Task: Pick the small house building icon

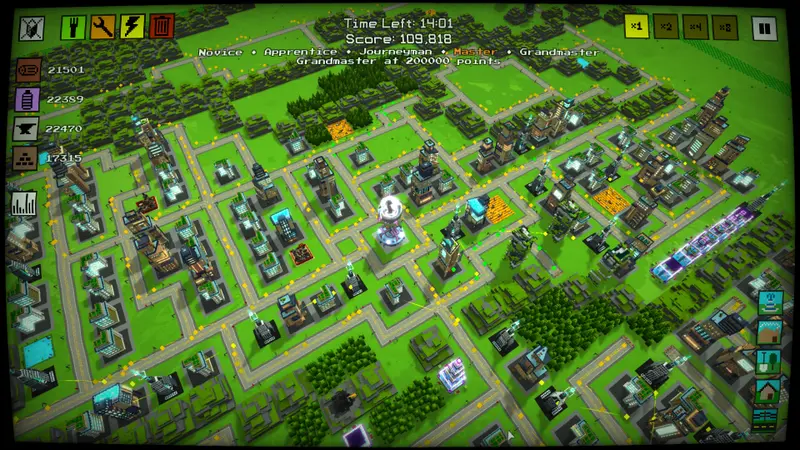Action: (769, 390)
